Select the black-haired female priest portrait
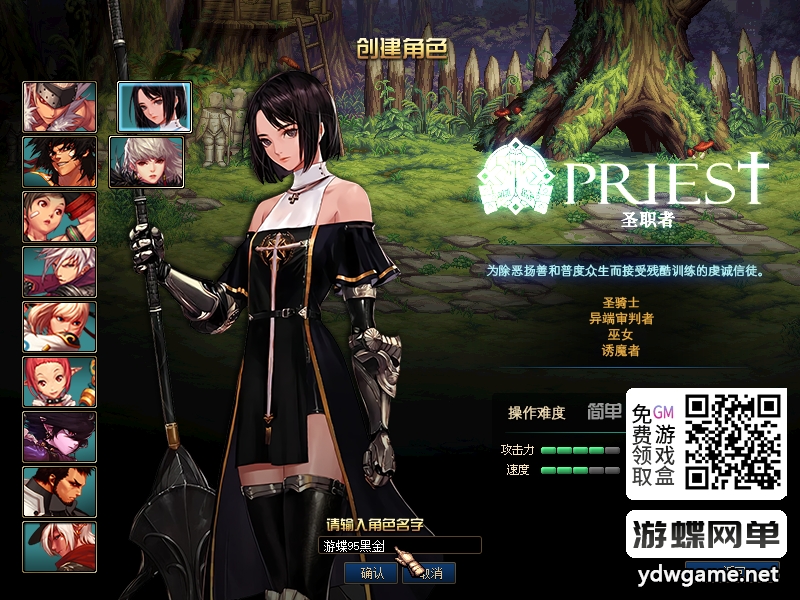800x600 pixels. 155,107
